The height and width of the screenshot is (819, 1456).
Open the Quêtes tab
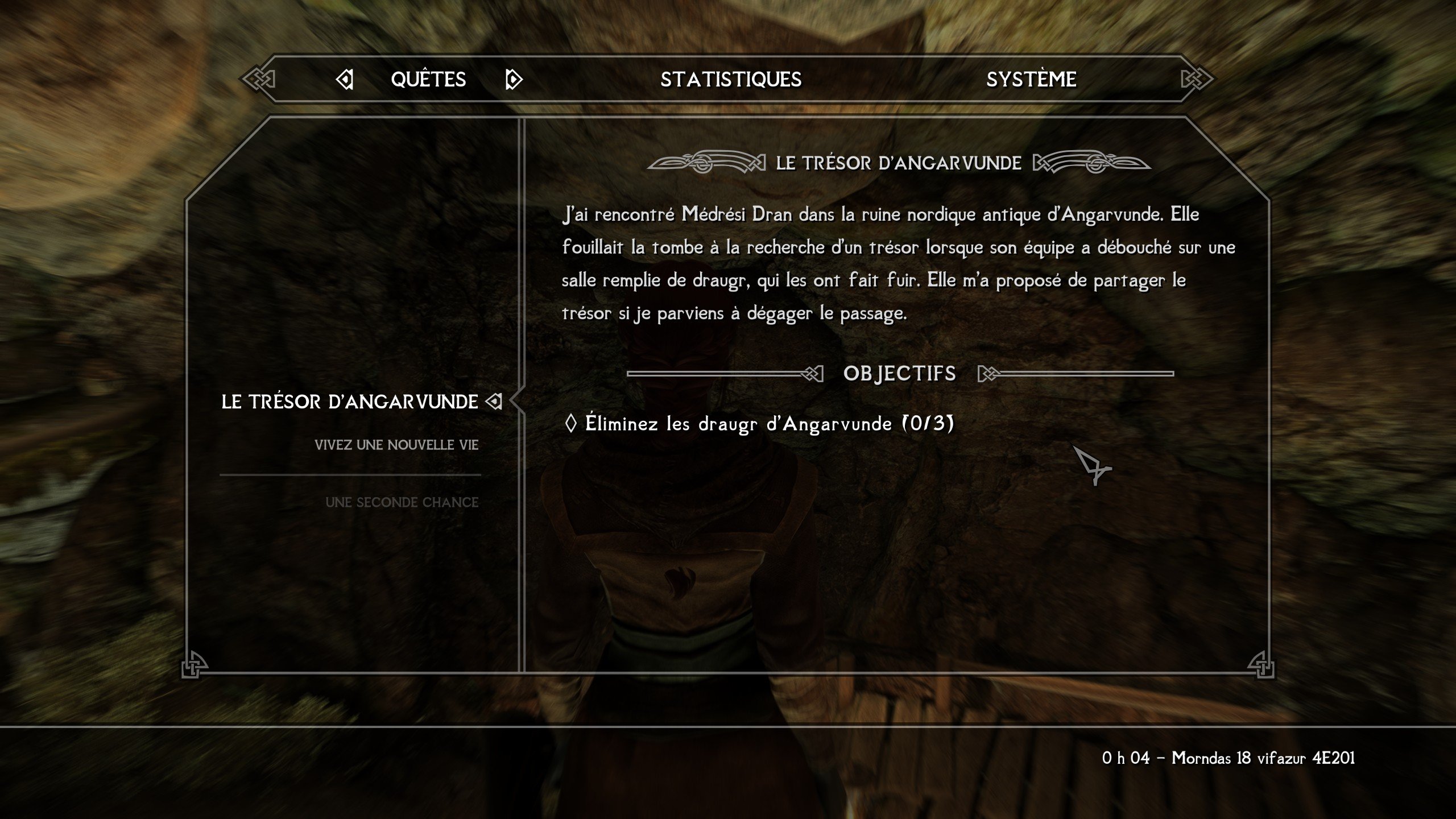428,79
